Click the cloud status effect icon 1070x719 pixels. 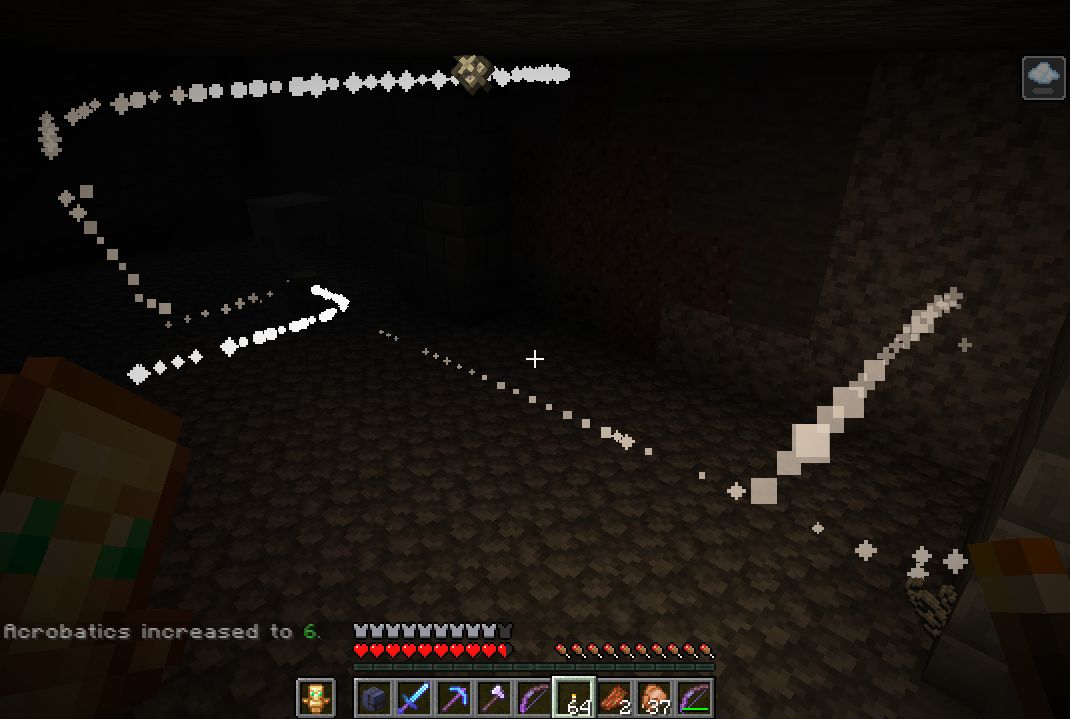[x=1043, y=77]
